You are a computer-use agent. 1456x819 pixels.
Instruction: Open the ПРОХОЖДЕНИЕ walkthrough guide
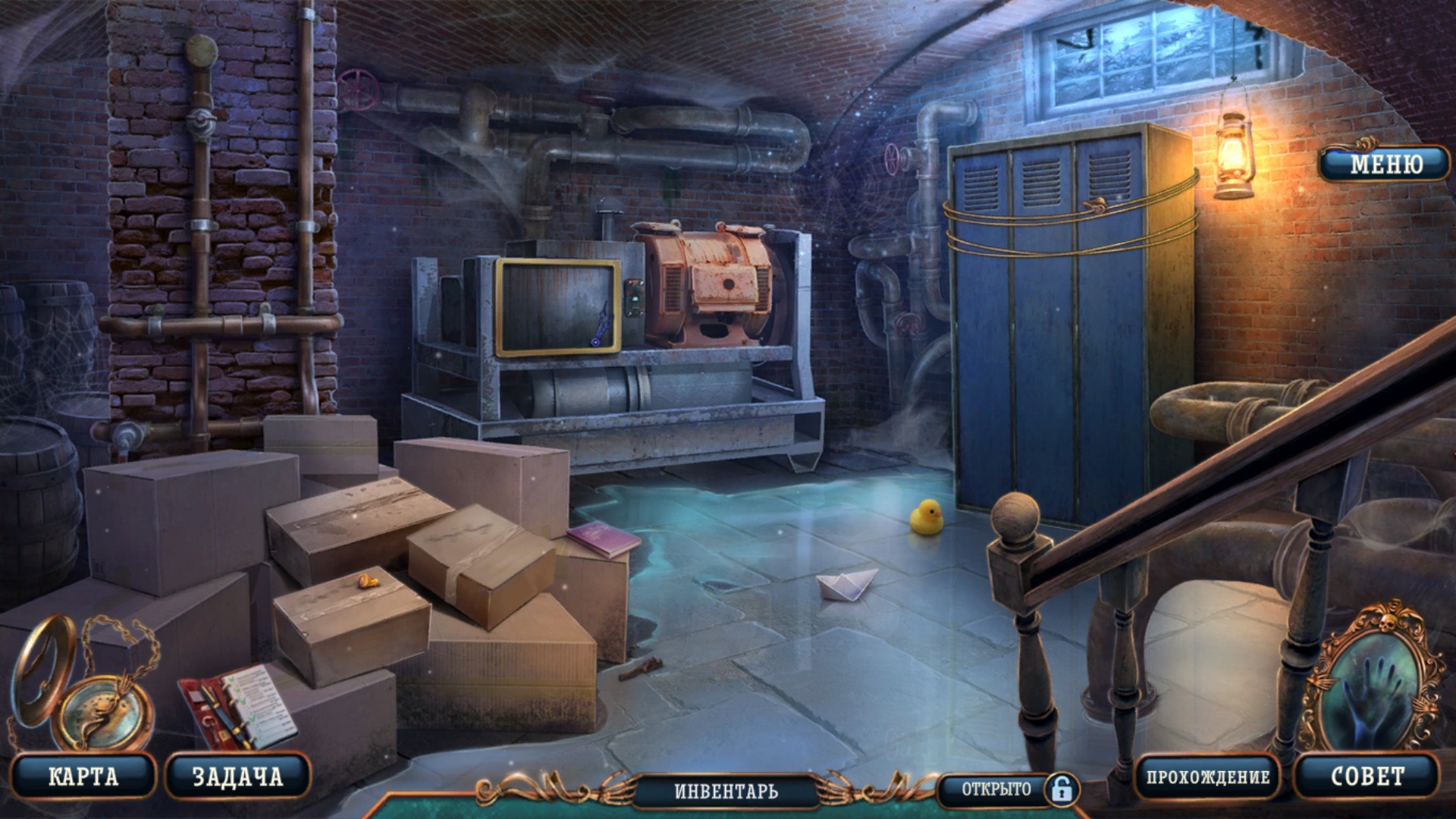click(x=1207, y=777)
